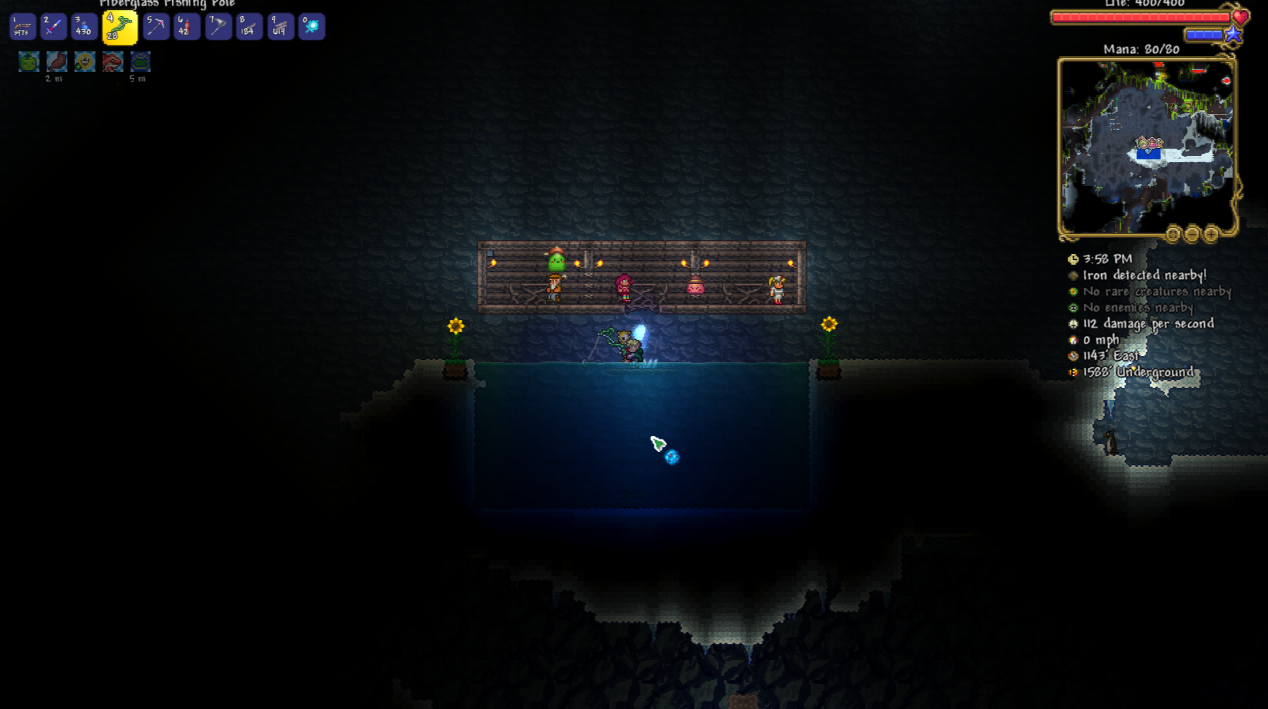Zoom out the minimap with minus button

click(x=1192, y=235)
